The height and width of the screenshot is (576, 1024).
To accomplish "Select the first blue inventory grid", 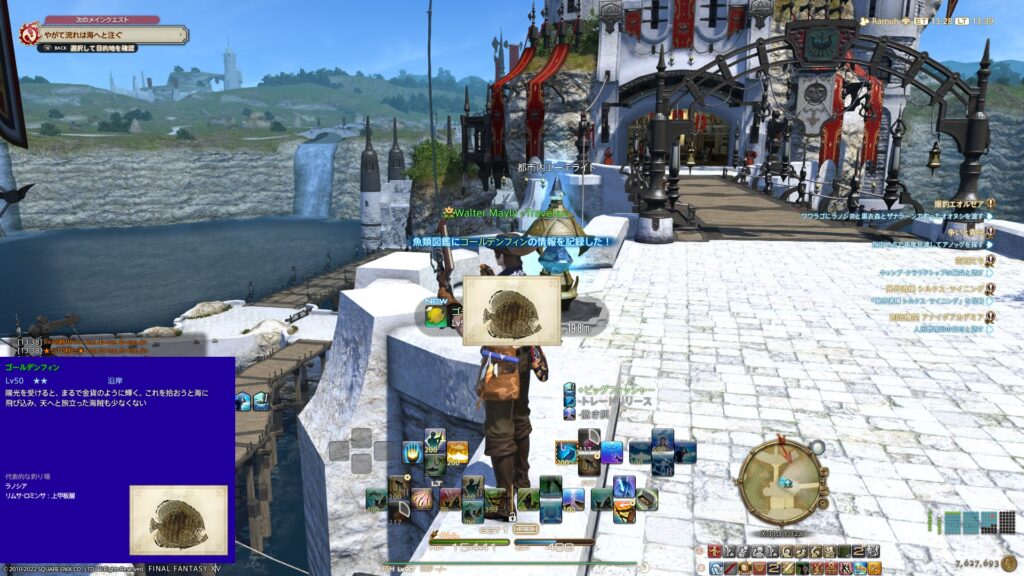I will [952, 522].
